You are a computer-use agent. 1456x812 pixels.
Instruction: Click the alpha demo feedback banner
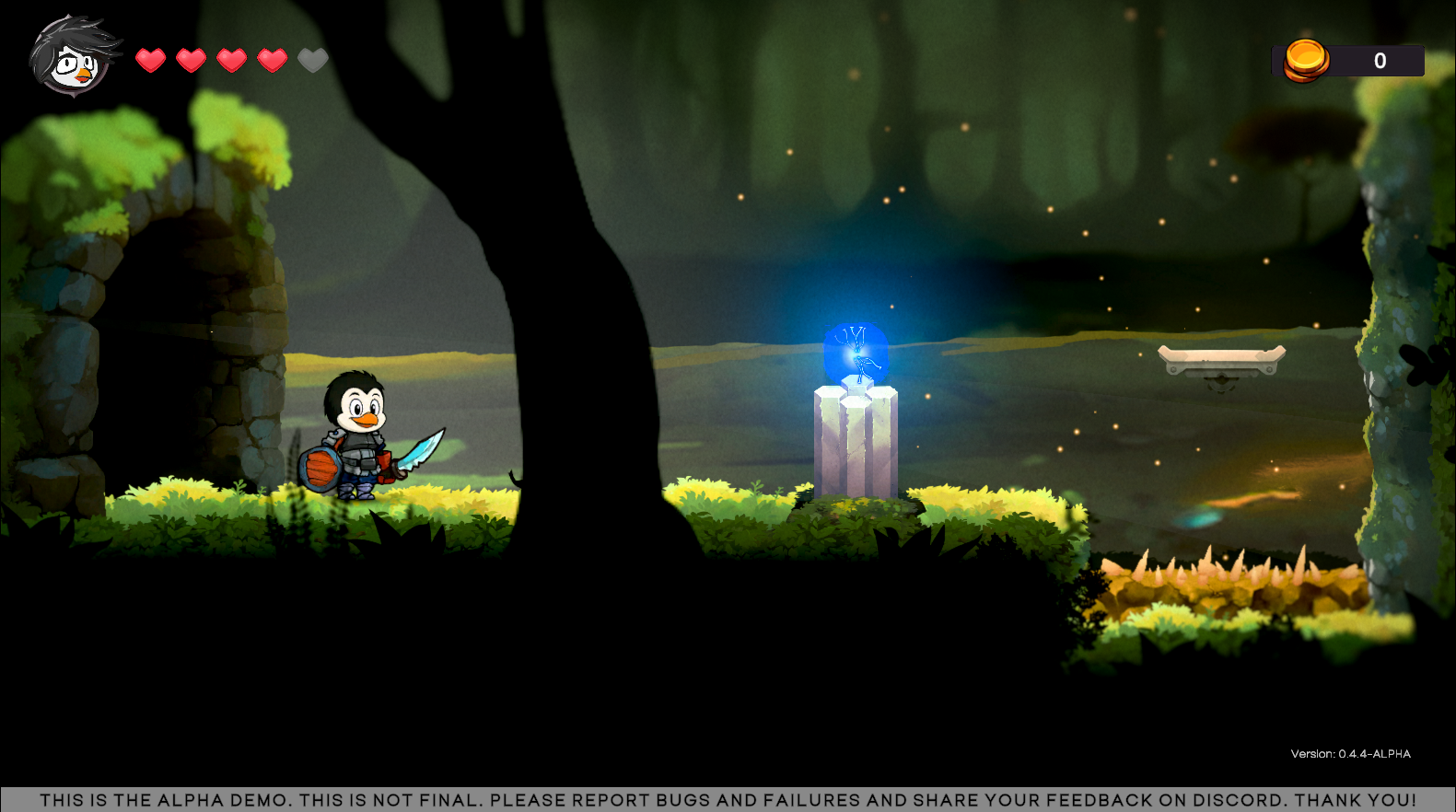(728, 800)
